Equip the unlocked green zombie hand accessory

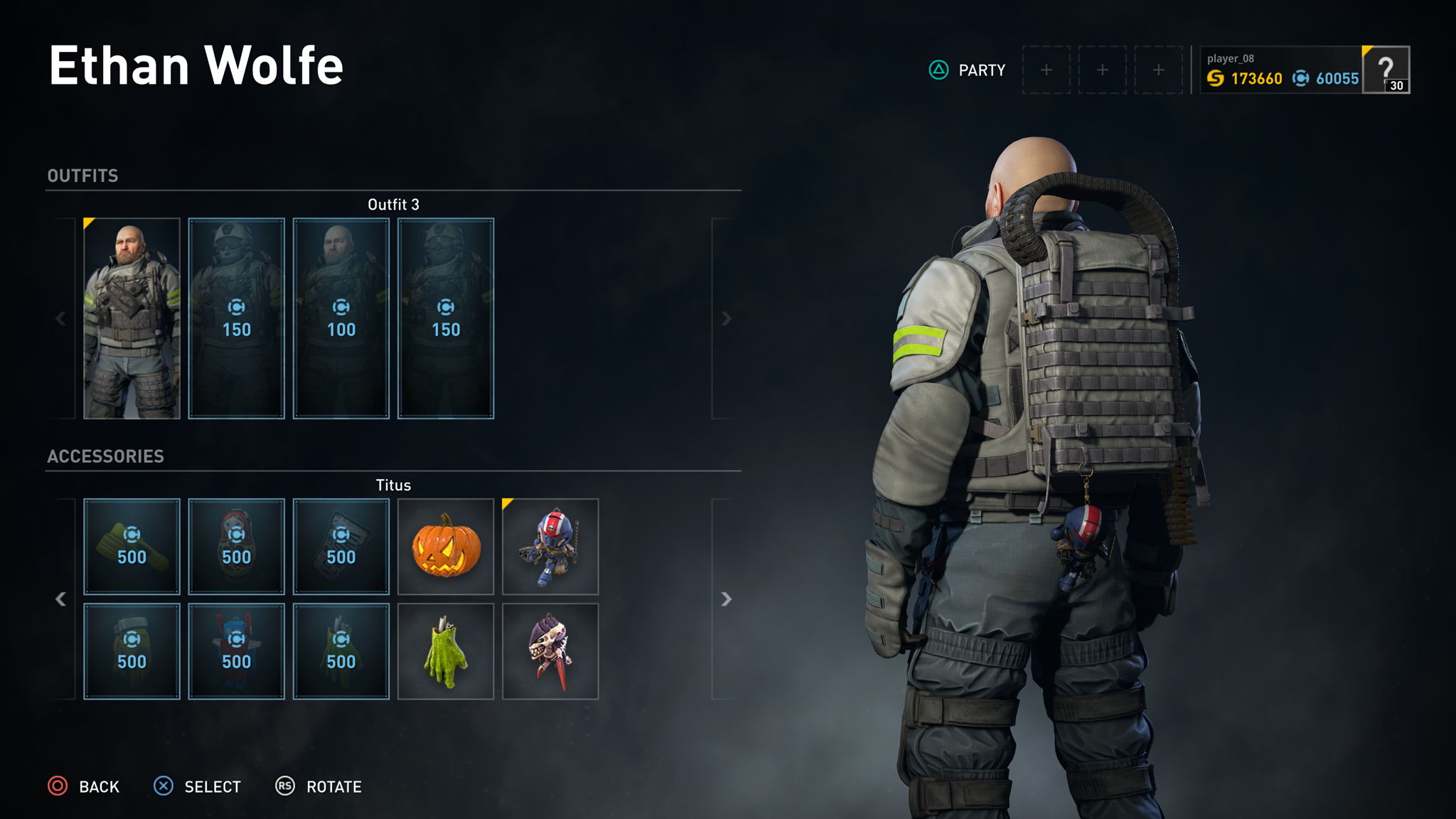(446, 651)
